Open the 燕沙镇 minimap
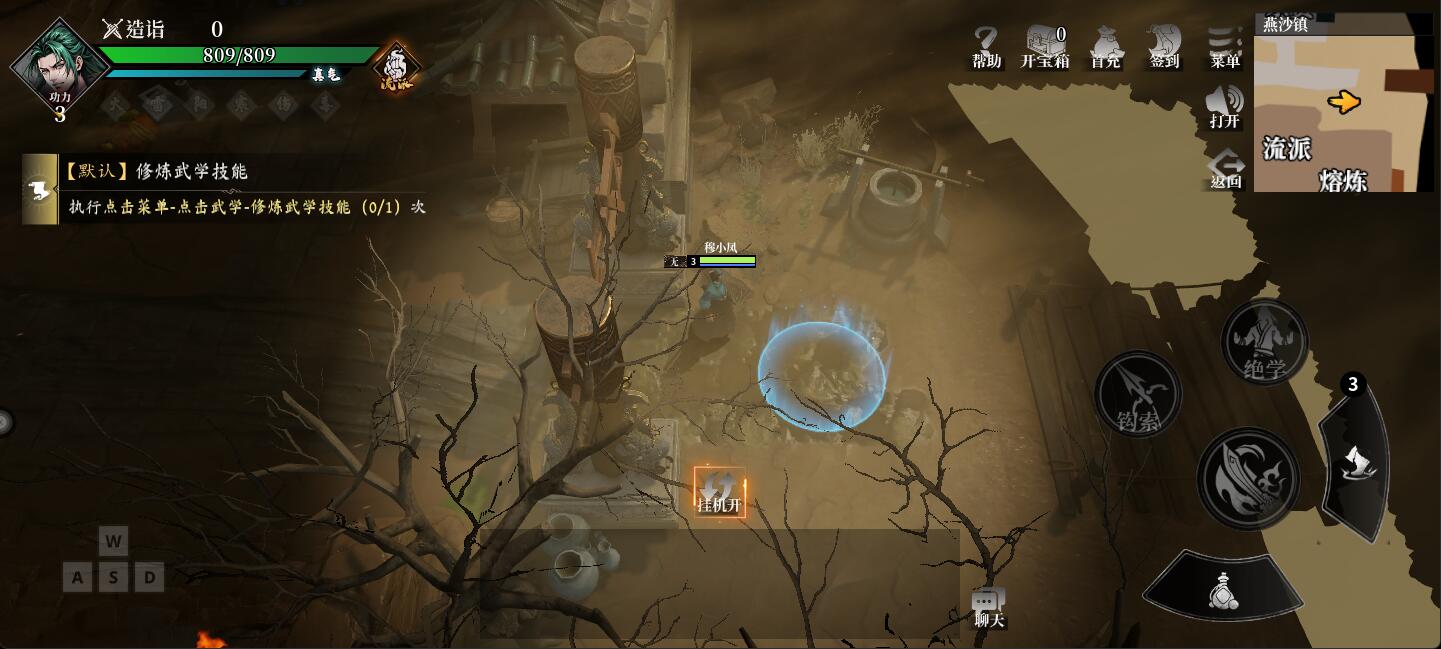Screen dimensions: 1441x649 coord(1343,104)
